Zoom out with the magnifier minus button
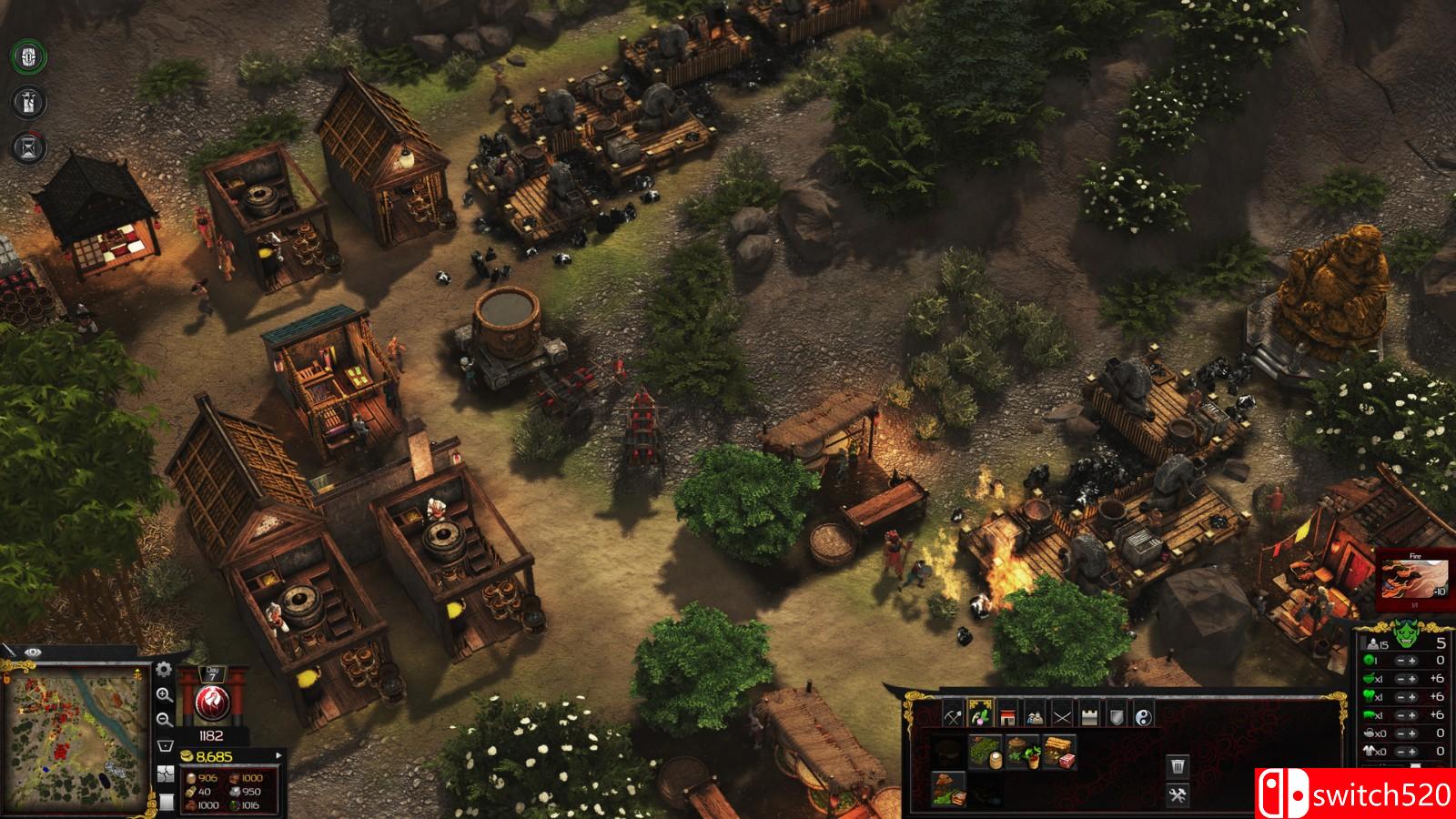 (165, 720)
